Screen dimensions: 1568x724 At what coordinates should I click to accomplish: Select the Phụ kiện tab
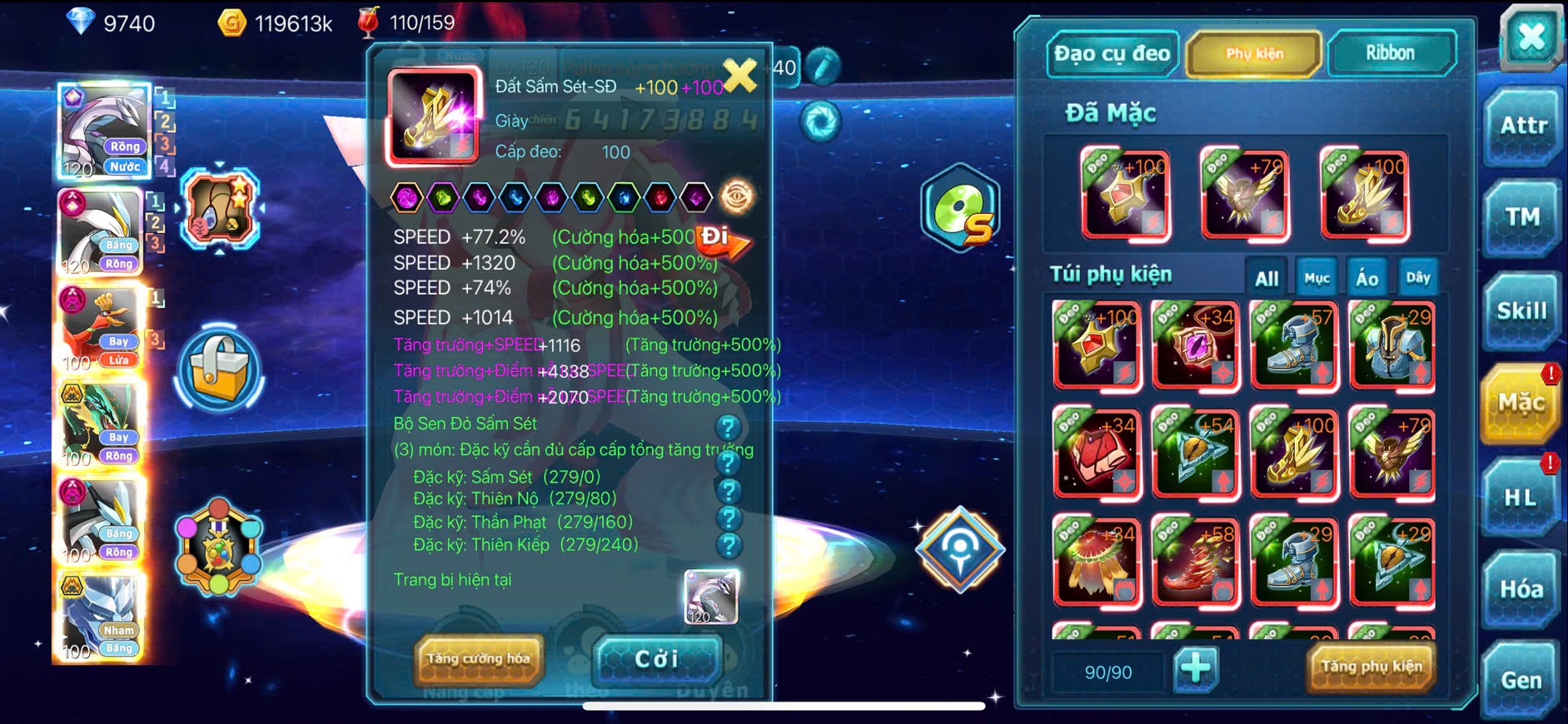coord(1254,54)
